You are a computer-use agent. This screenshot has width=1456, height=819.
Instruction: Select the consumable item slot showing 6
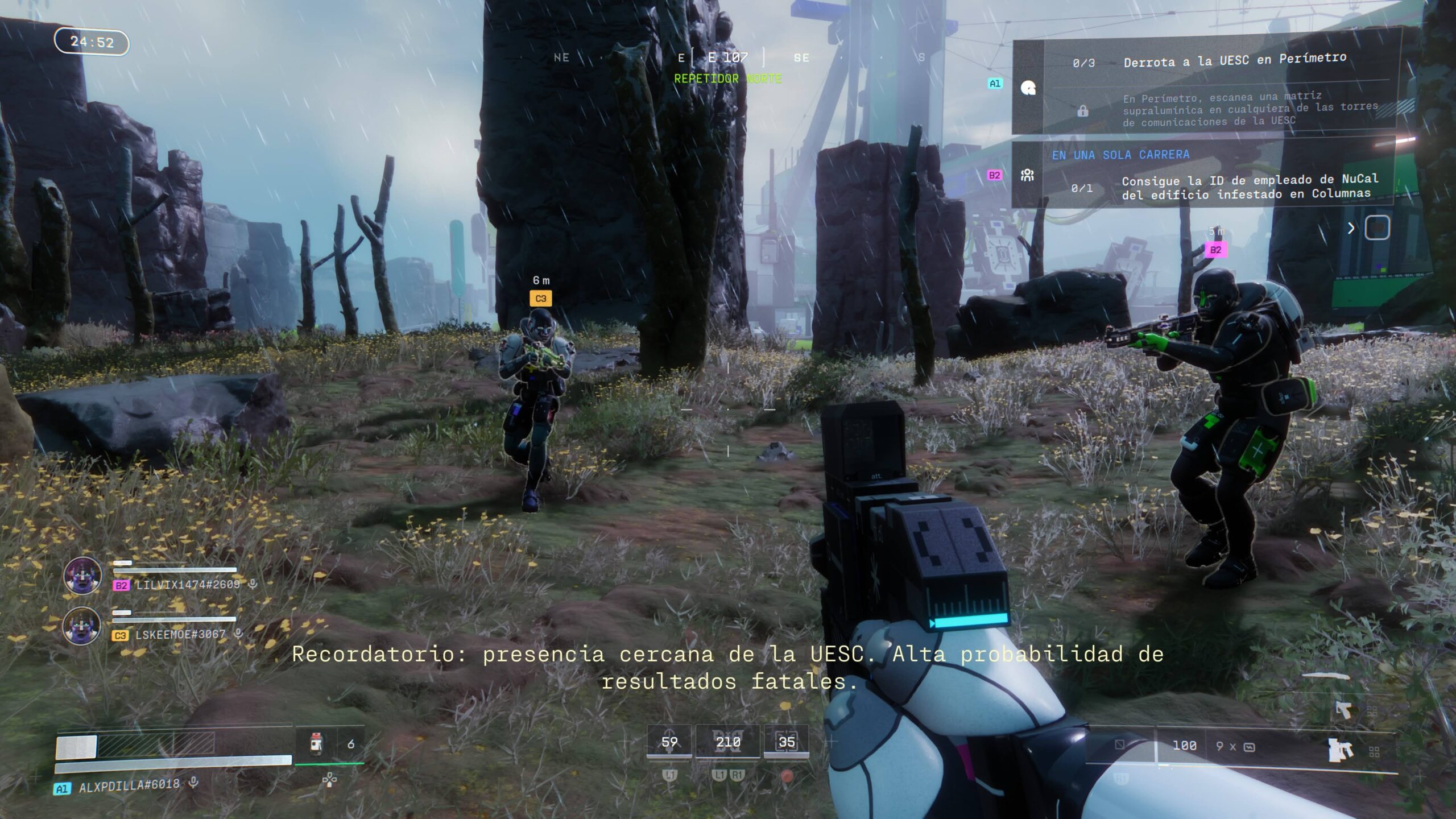pyautogui.click(x=330, y=744)
